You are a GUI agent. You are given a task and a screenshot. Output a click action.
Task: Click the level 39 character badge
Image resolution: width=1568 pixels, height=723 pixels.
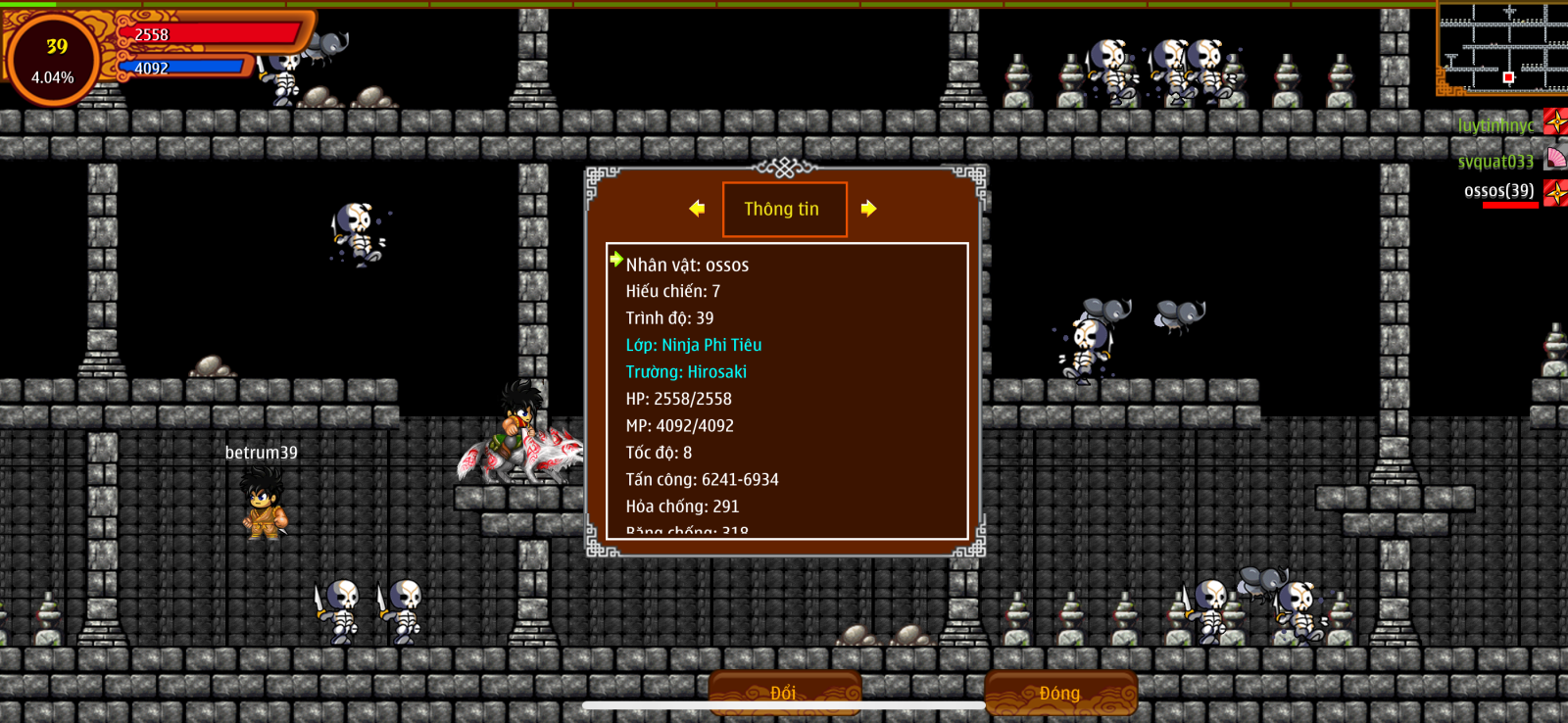[53, 59]
